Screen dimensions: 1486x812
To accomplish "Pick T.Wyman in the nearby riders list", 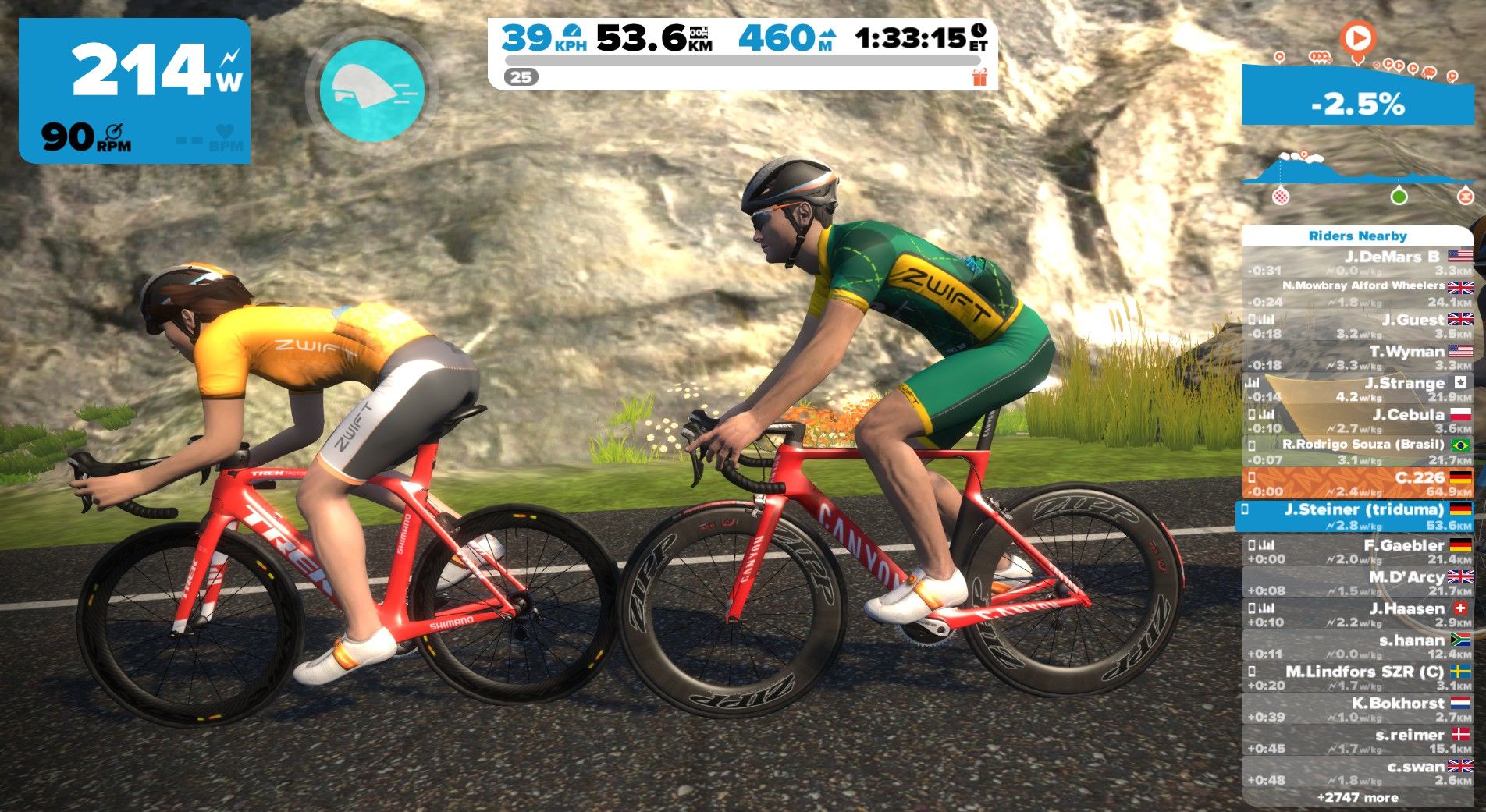I will 1358,358.
